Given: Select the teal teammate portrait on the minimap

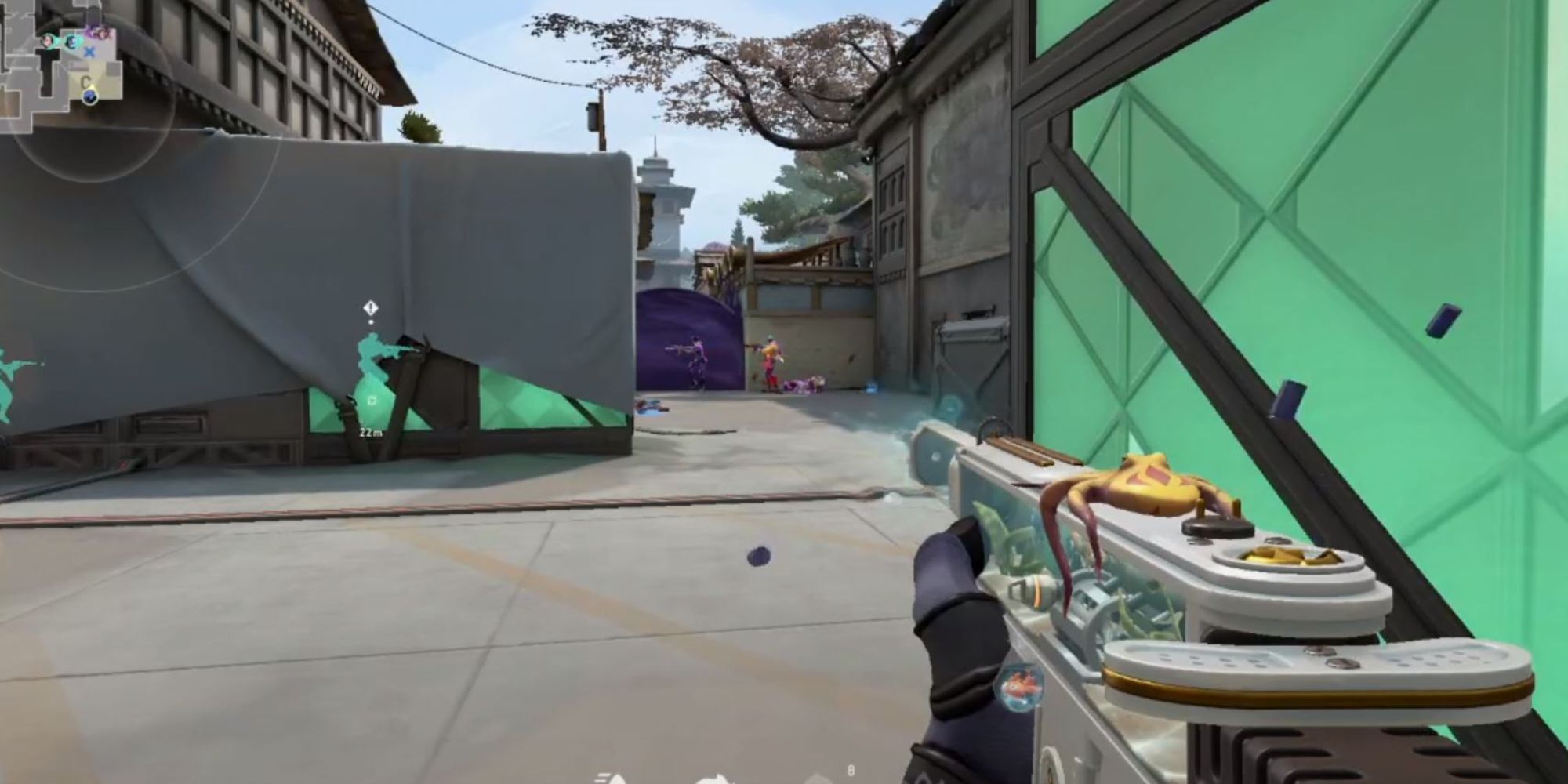Looking at the screenshot, I should click(x=73, y=41).
